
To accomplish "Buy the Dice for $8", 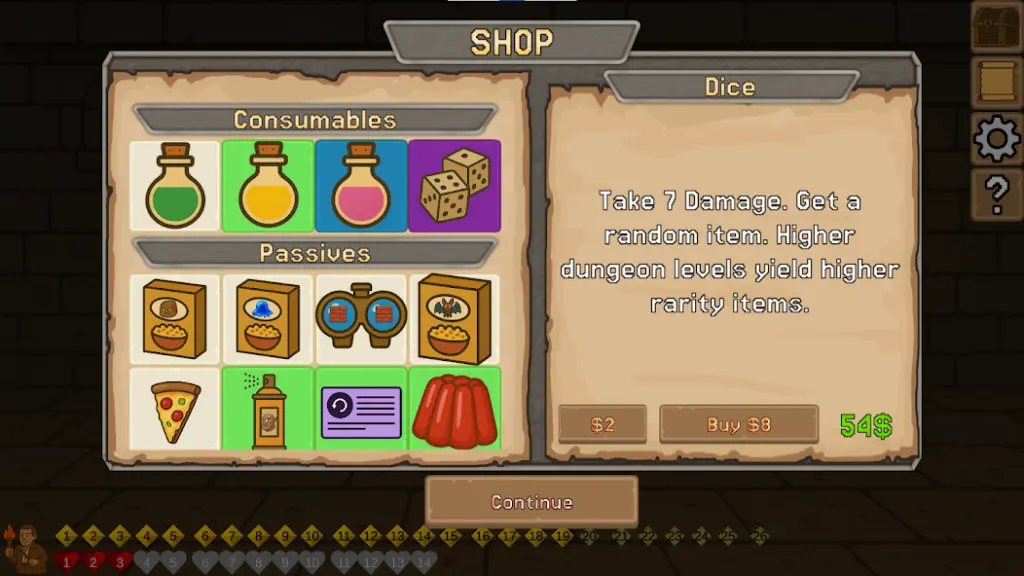I will [x=739, y=424].
